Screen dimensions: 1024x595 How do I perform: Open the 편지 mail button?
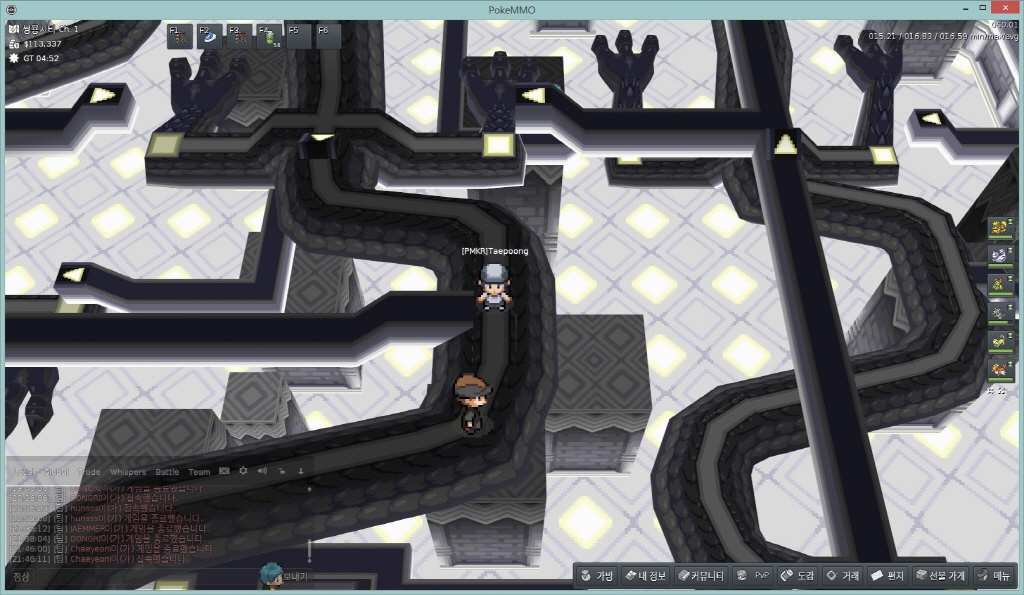click(887, 576)
